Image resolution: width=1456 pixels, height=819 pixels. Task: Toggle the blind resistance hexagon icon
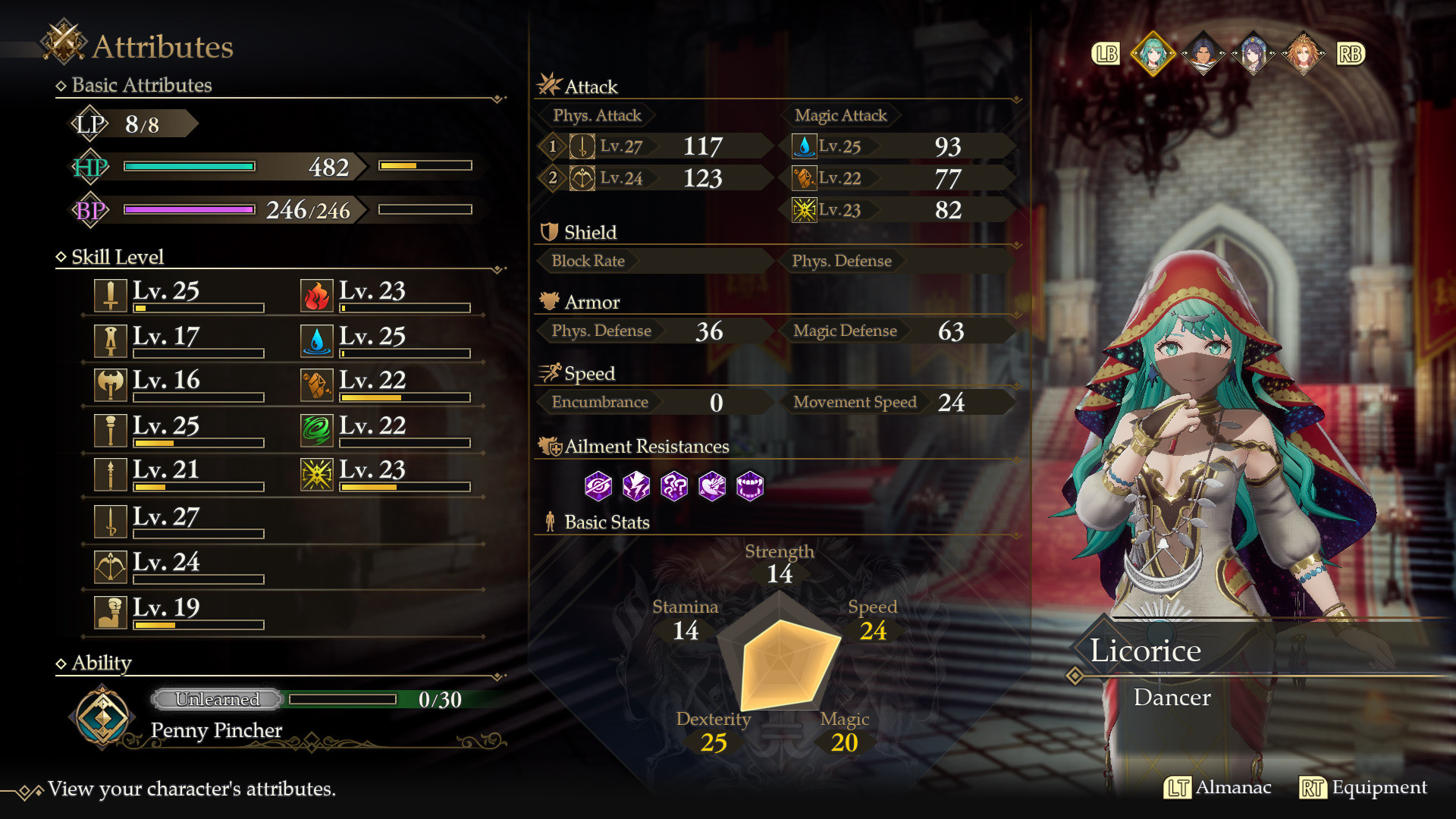click(598, 486)
